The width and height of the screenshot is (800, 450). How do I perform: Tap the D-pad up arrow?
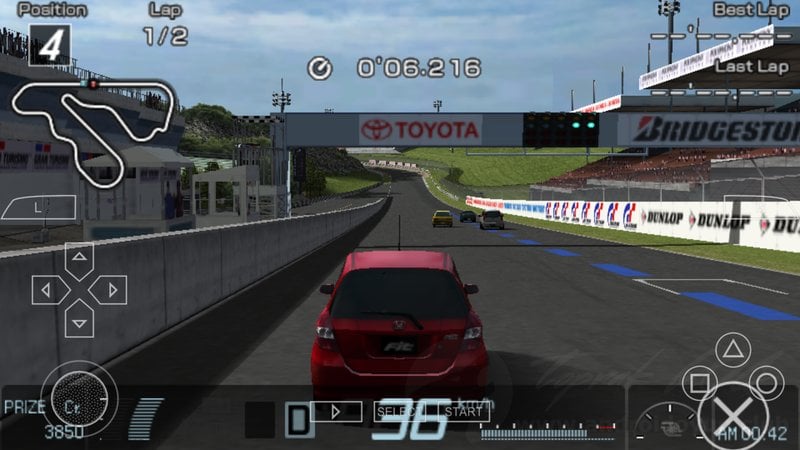point(79,258)
